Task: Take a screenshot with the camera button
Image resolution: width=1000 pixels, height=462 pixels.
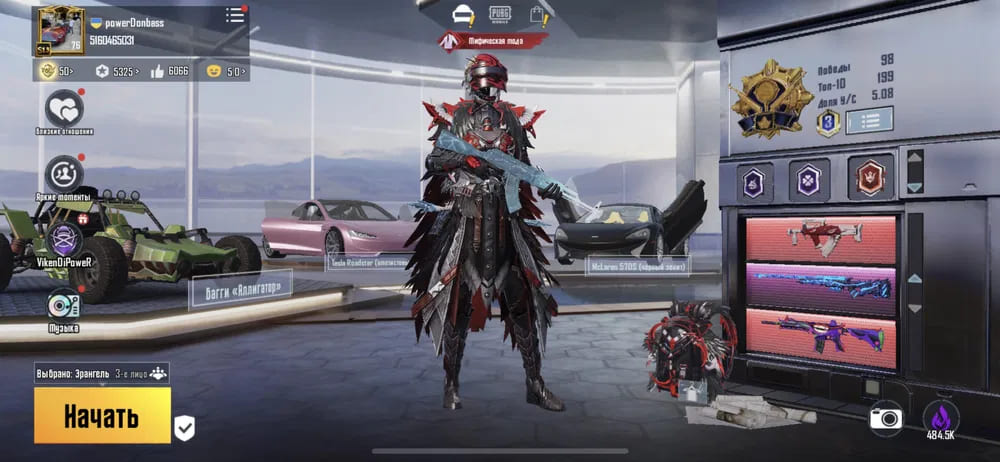Action: tap(885, 418)
